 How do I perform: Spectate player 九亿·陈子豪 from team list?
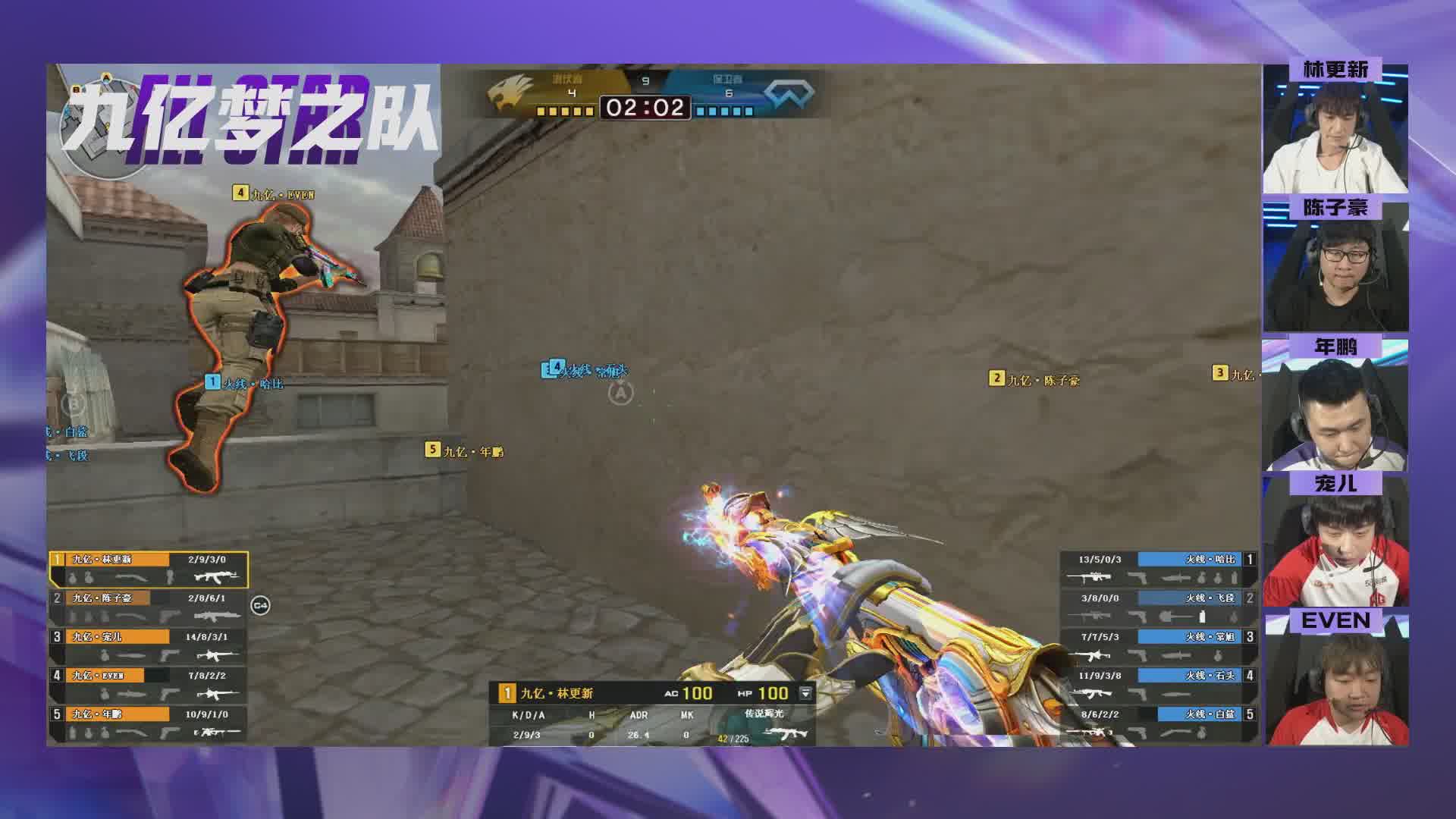(x=149, y=607)
